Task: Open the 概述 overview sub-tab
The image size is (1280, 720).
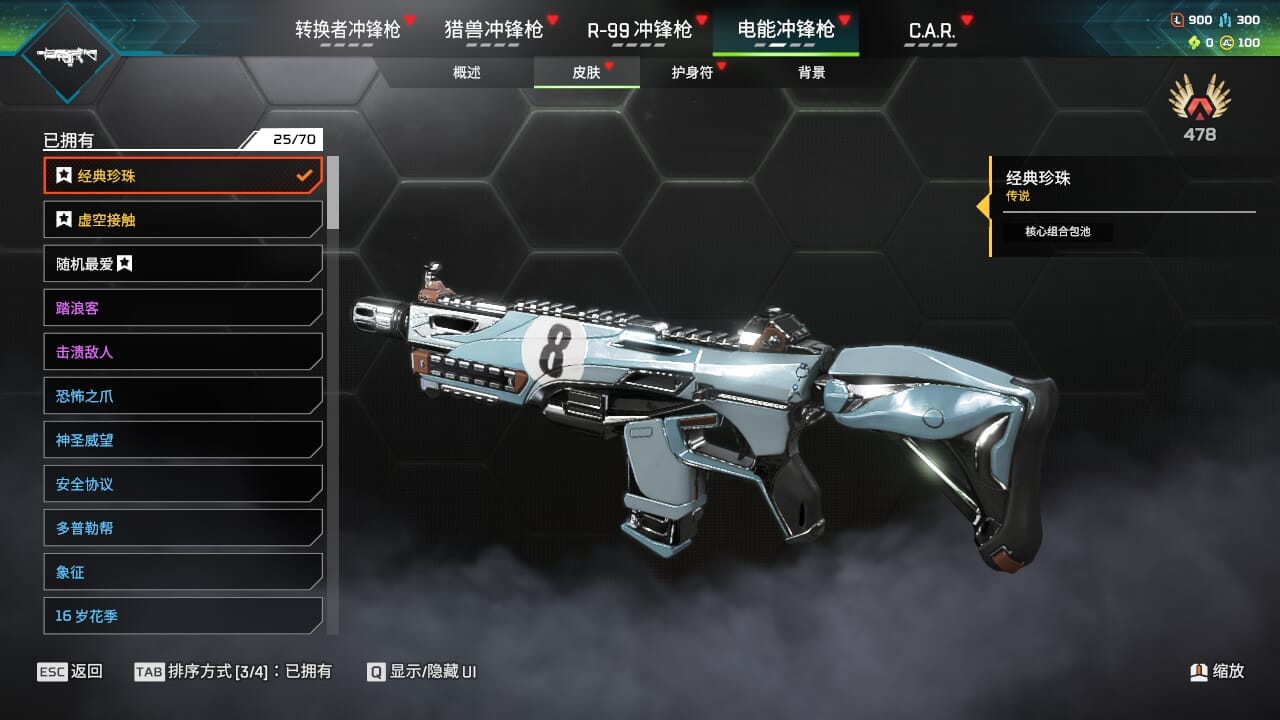Action: 467,73
